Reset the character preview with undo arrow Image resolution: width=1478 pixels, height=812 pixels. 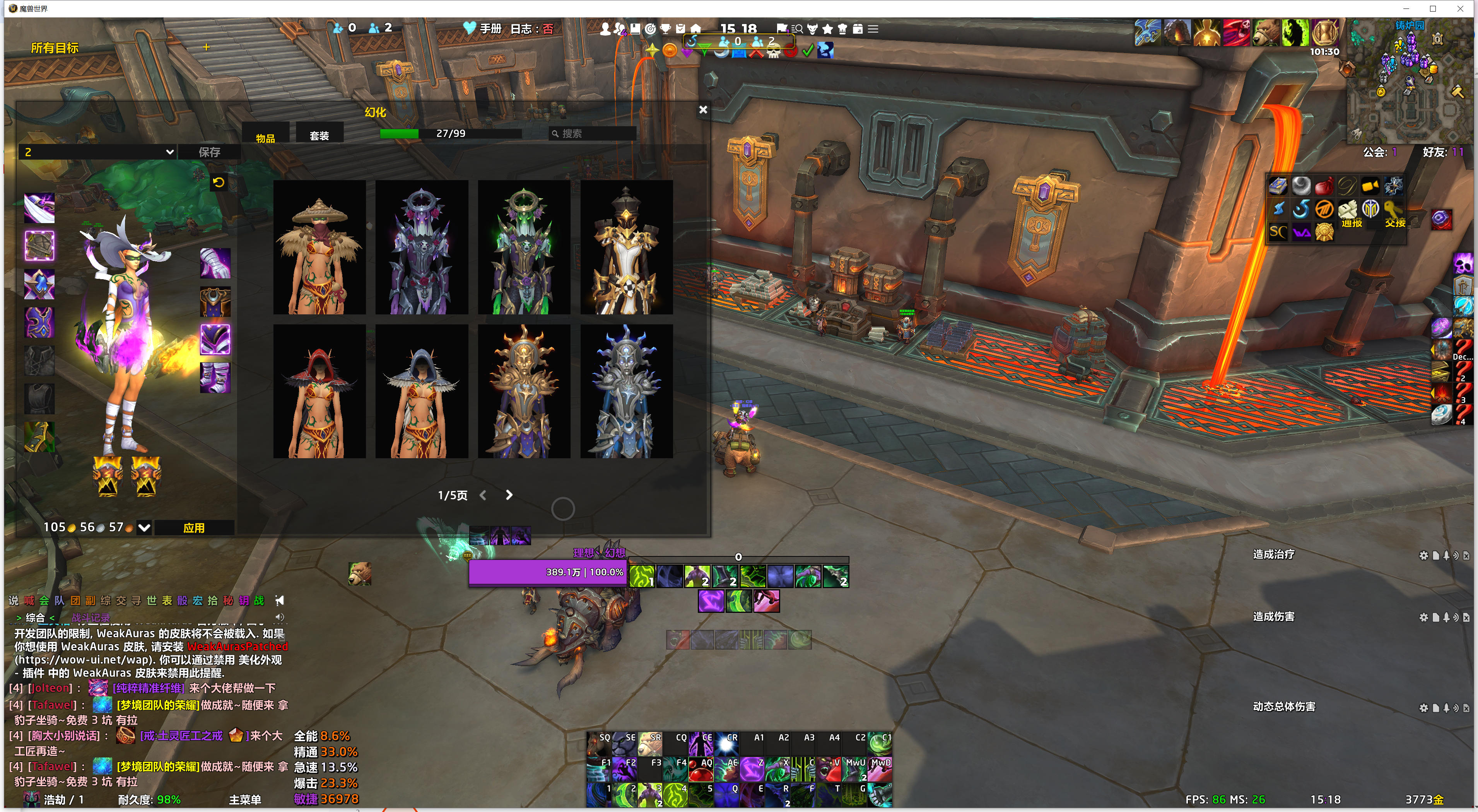click(219, 183)
